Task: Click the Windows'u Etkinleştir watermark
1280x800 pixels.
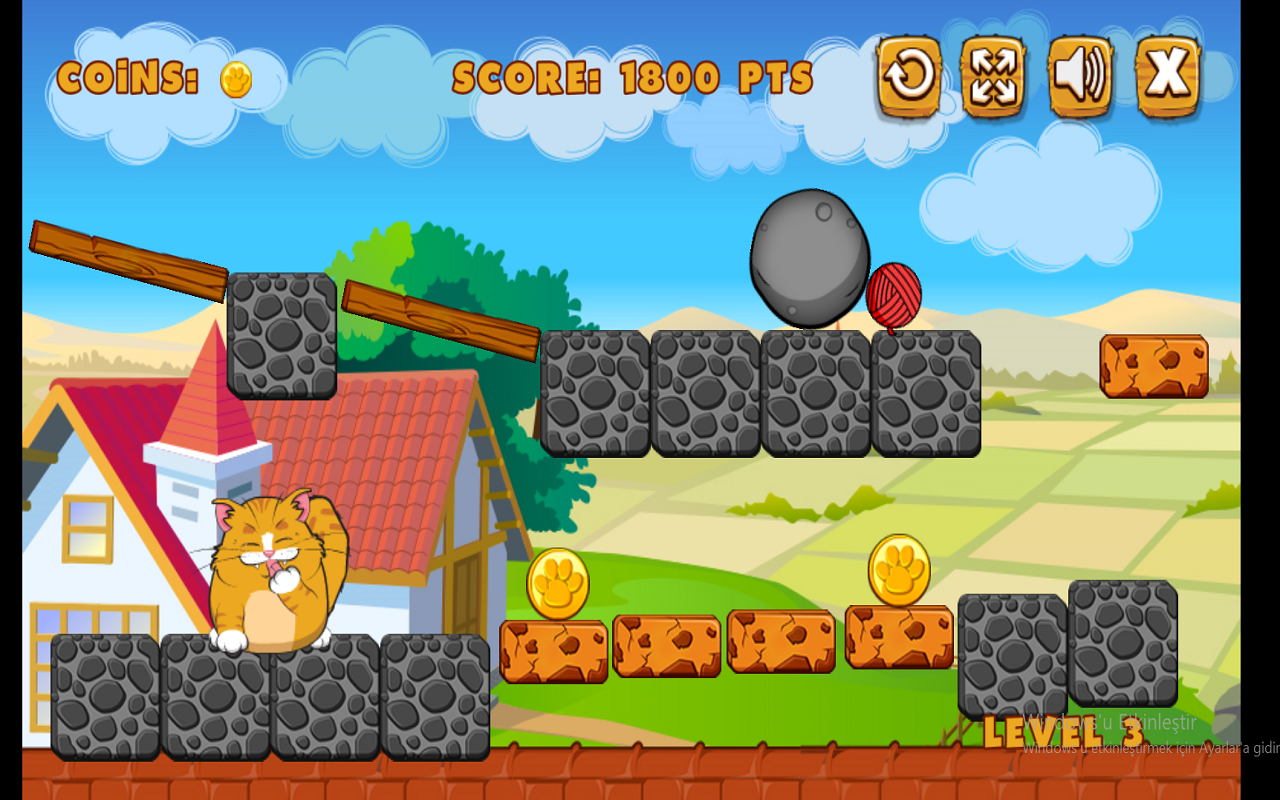Action: tap(1110, 723)
